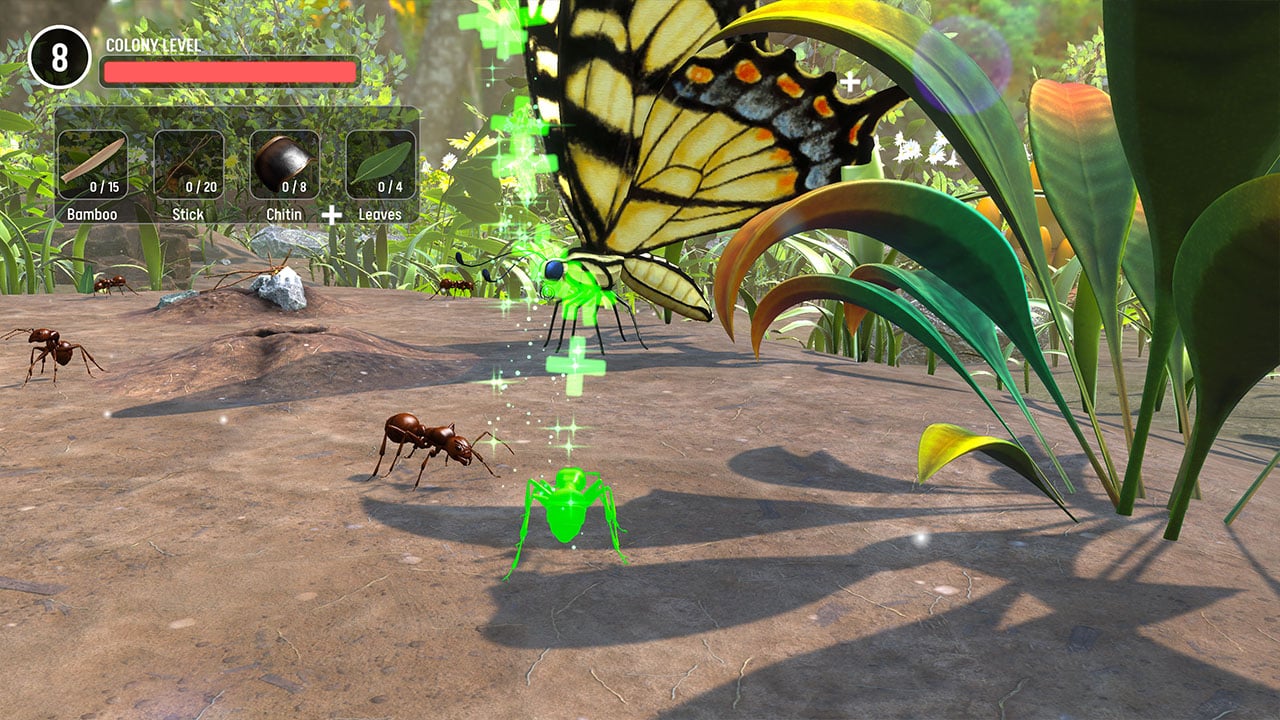
Task: Select the Leaves resource icon
Action: point(380,161)
